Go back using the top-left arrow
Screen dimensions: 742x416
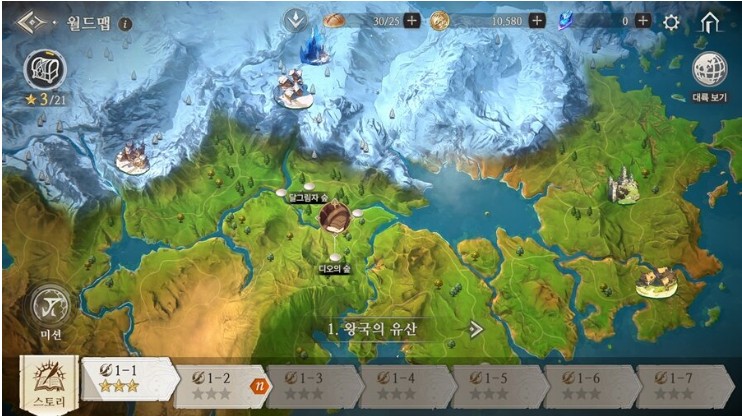click(x=31, y=21)
